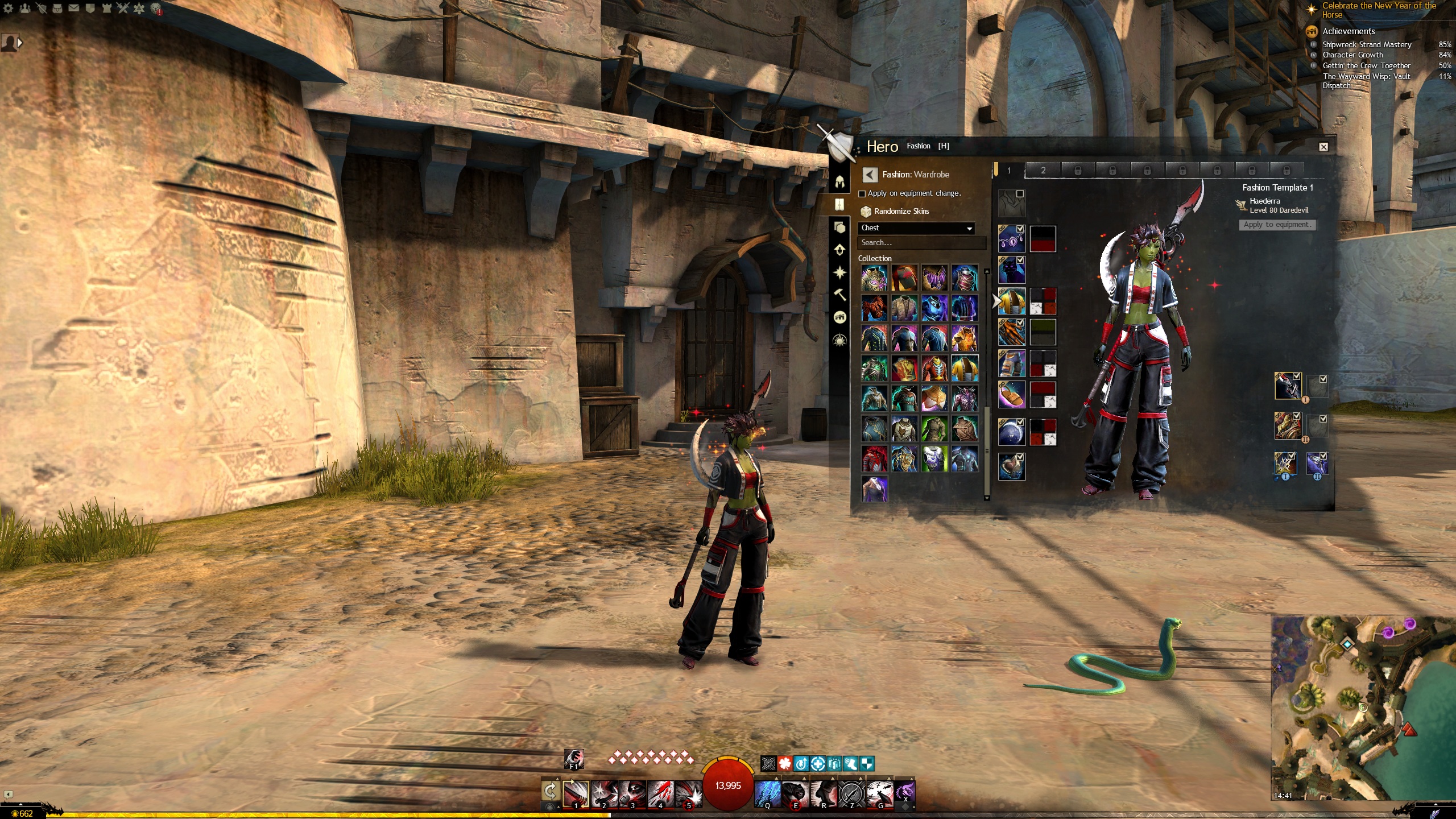Expand the Collection section header

click(x=874, y=258)
